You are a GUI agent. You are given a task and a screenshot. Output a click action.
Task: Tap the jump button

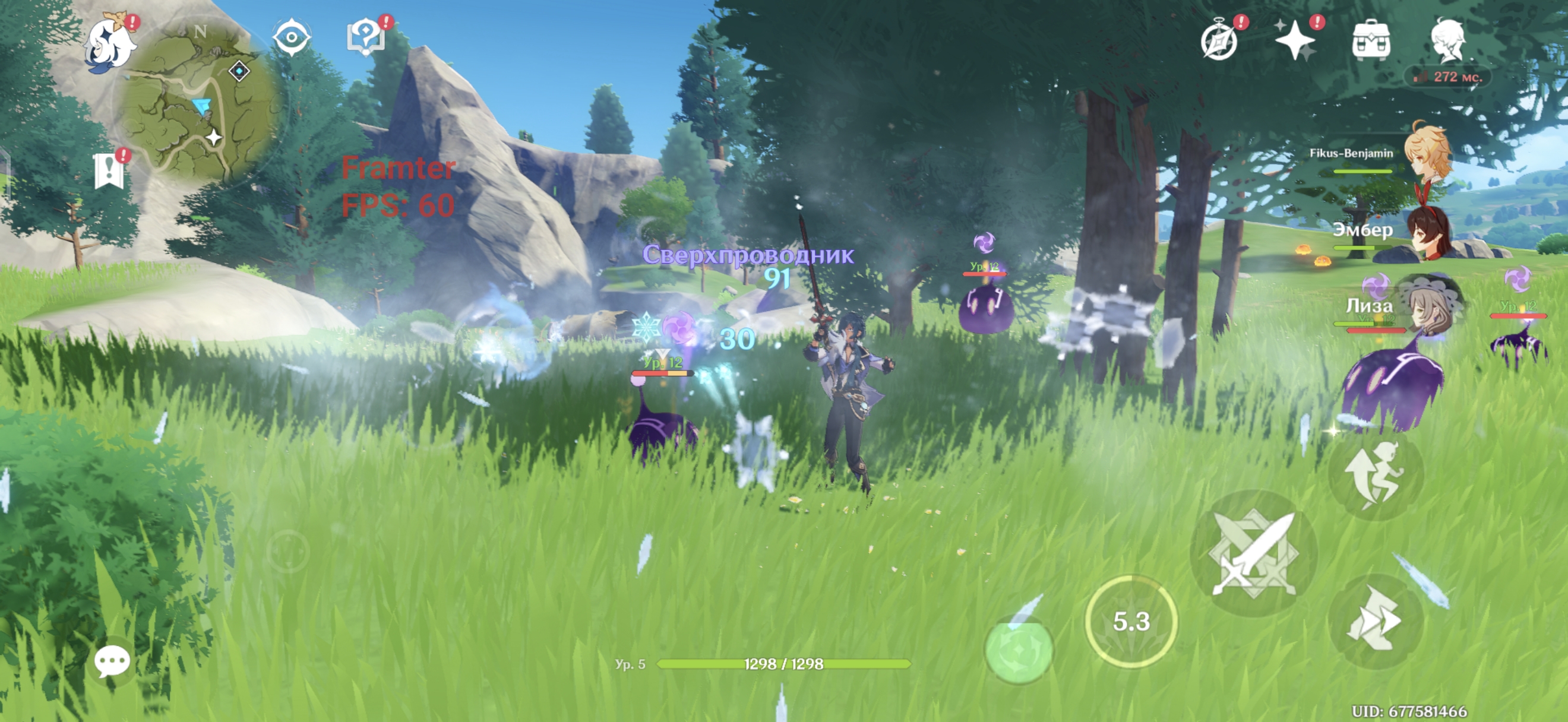click(x=1375, y=475)
